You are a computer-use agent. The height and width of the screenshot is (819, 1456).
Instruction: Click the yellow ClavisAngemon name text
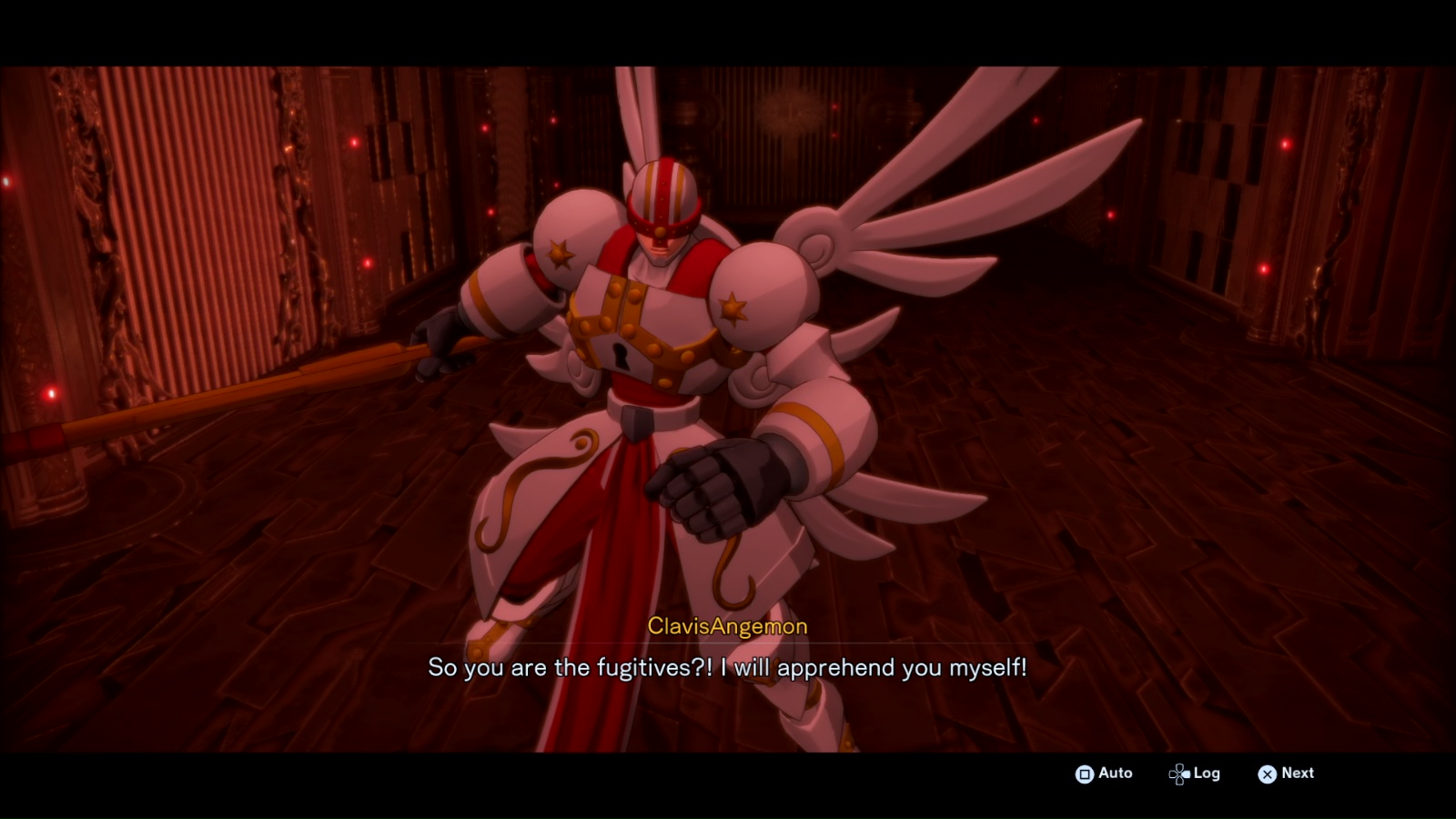click(727, 626)
